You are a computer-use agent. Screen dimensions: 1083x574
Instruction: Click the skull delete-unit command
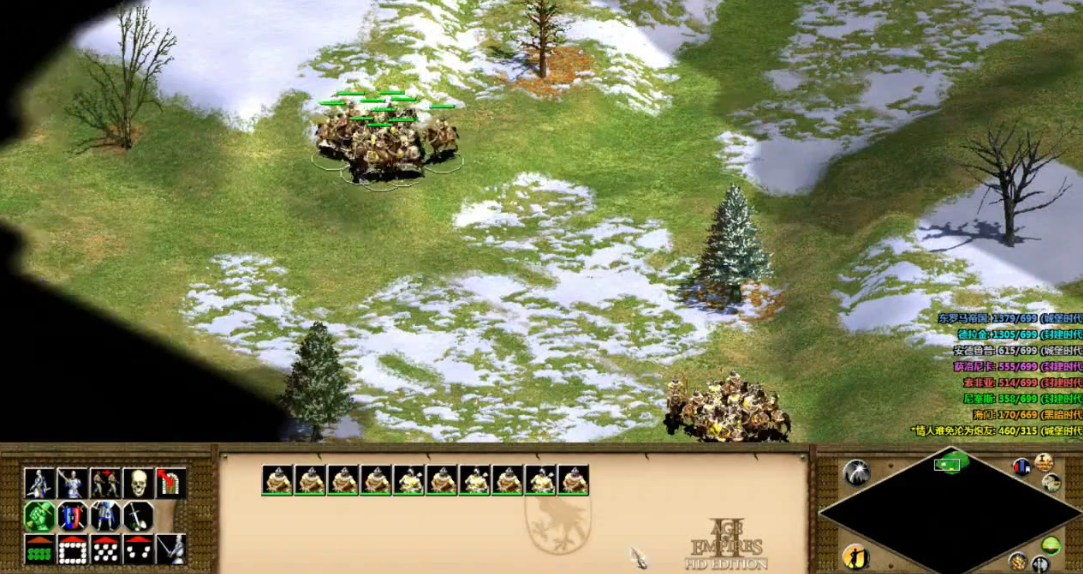click(138, 483)
